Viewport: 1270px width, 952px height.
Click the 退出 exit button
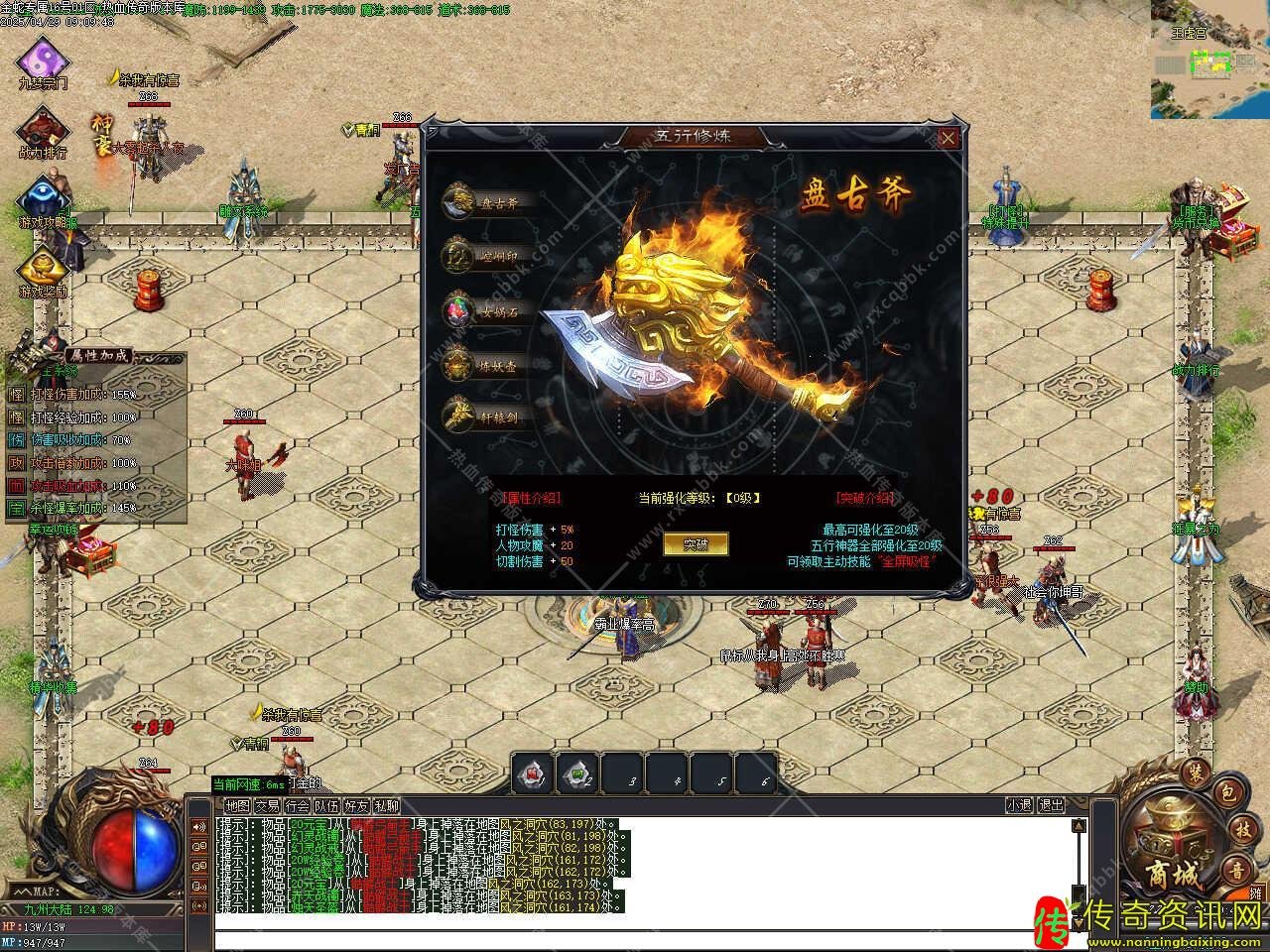click(1051, 805)
